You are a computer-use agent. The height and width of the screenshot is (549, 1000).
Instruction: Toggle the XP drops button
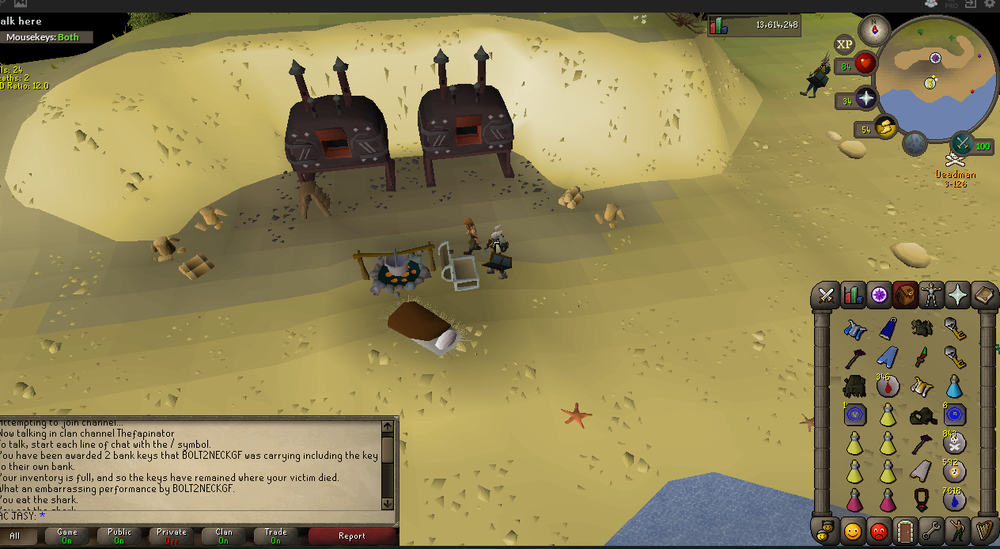point(845,44)
